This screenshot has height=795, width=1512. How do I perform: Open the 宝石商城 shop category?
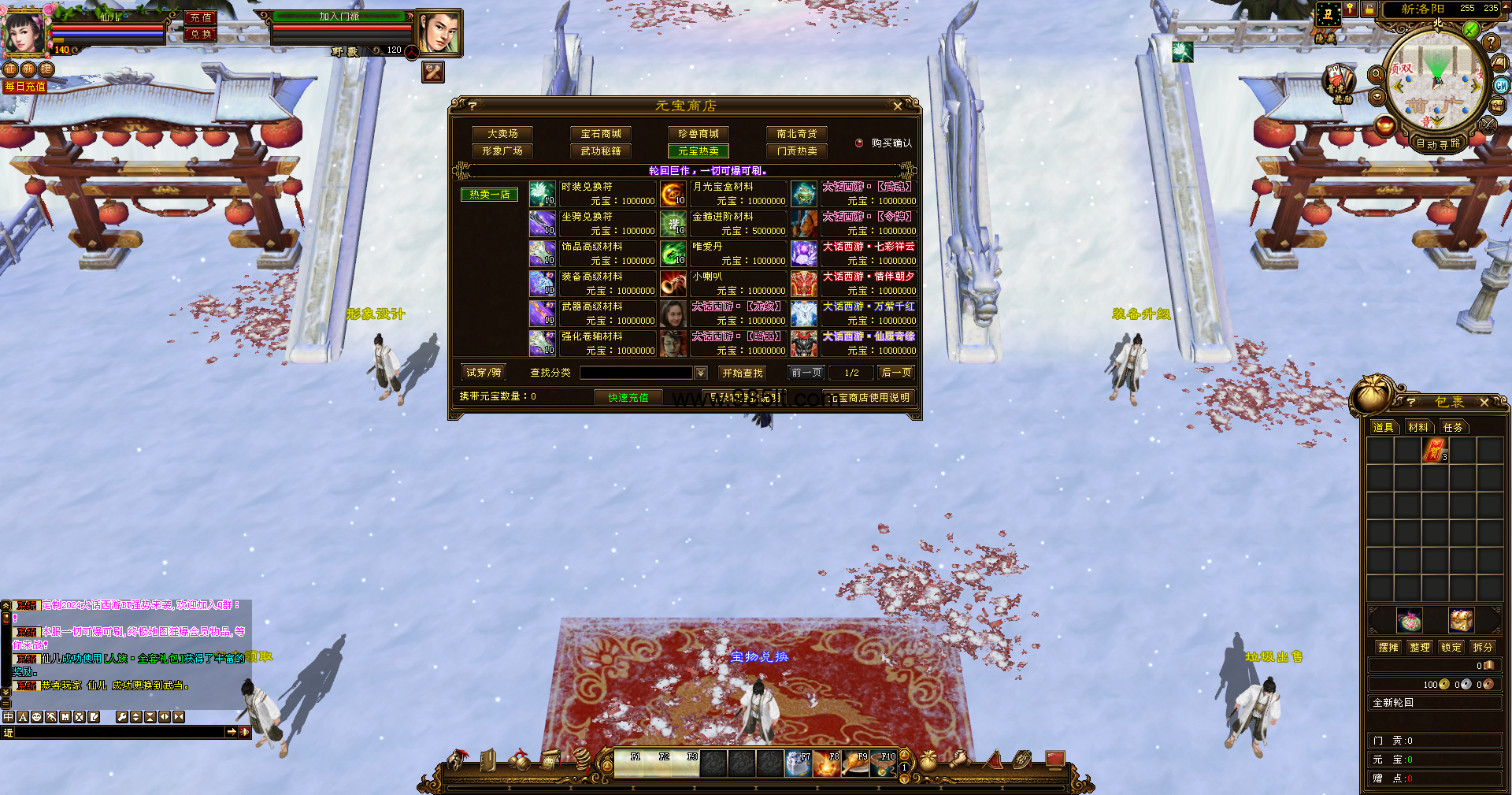click(x=601, y=134)
